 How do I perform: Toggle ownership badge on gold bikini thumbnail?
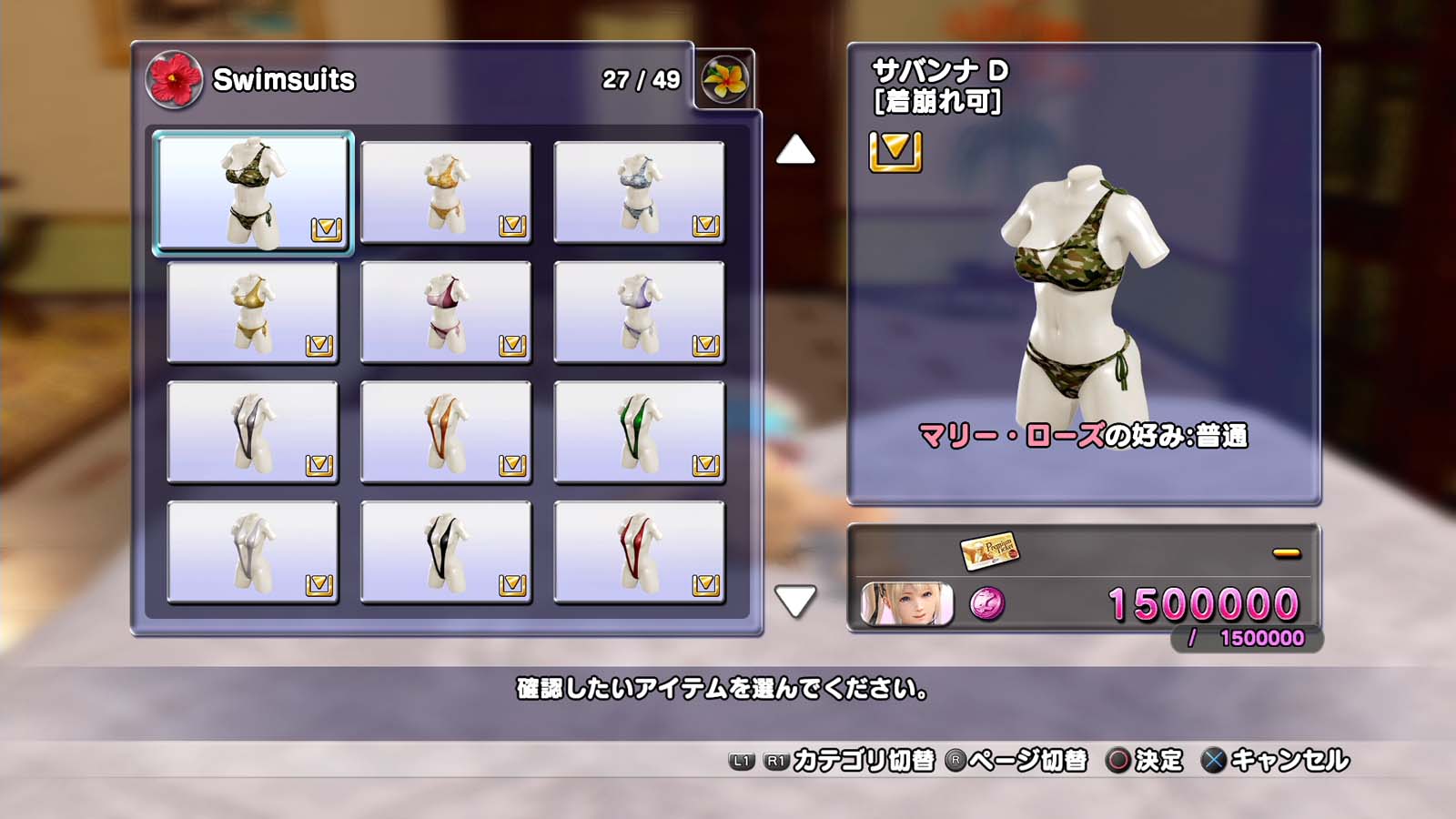(x=322, y=346)
